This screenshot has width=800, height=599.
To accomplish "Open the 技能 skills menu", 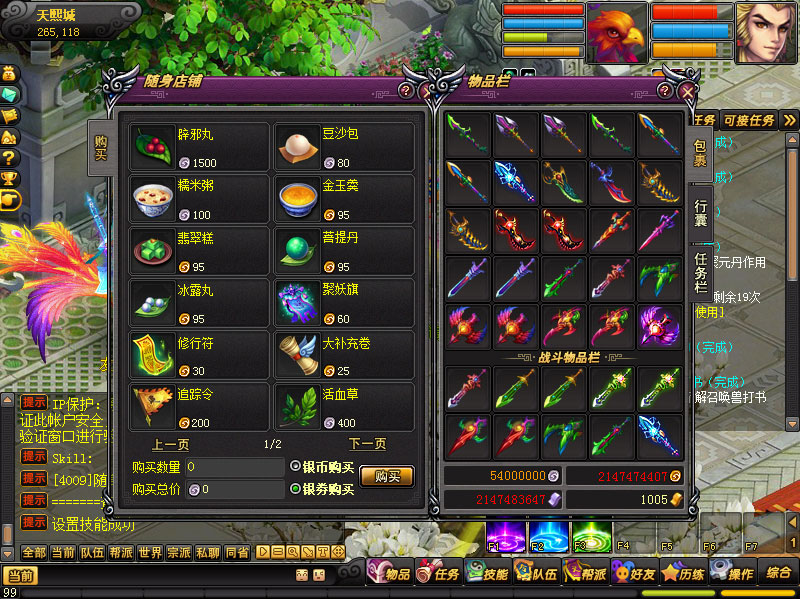I will (486, 574).
